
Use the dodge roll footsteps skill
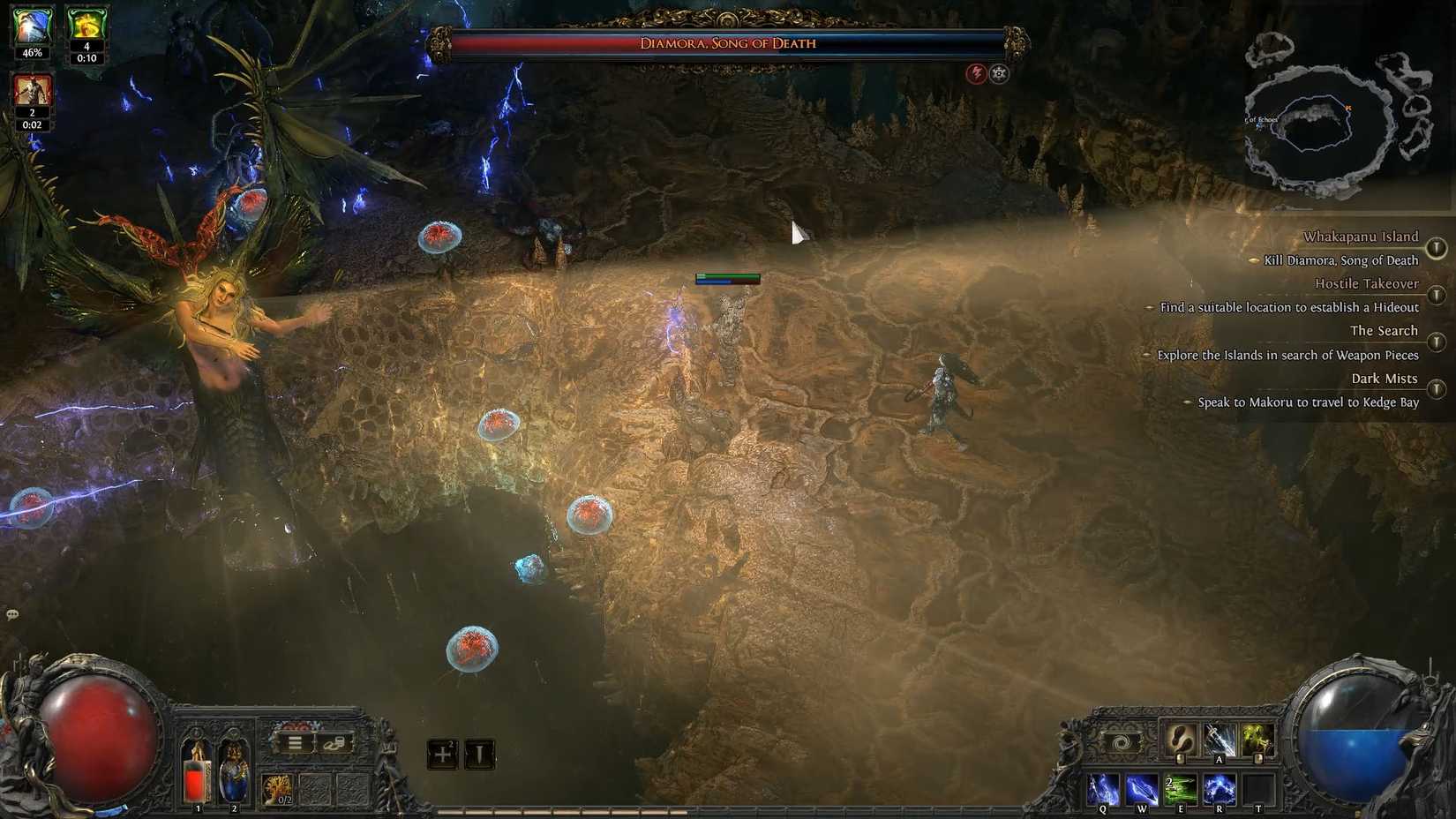coord(1178,740)
